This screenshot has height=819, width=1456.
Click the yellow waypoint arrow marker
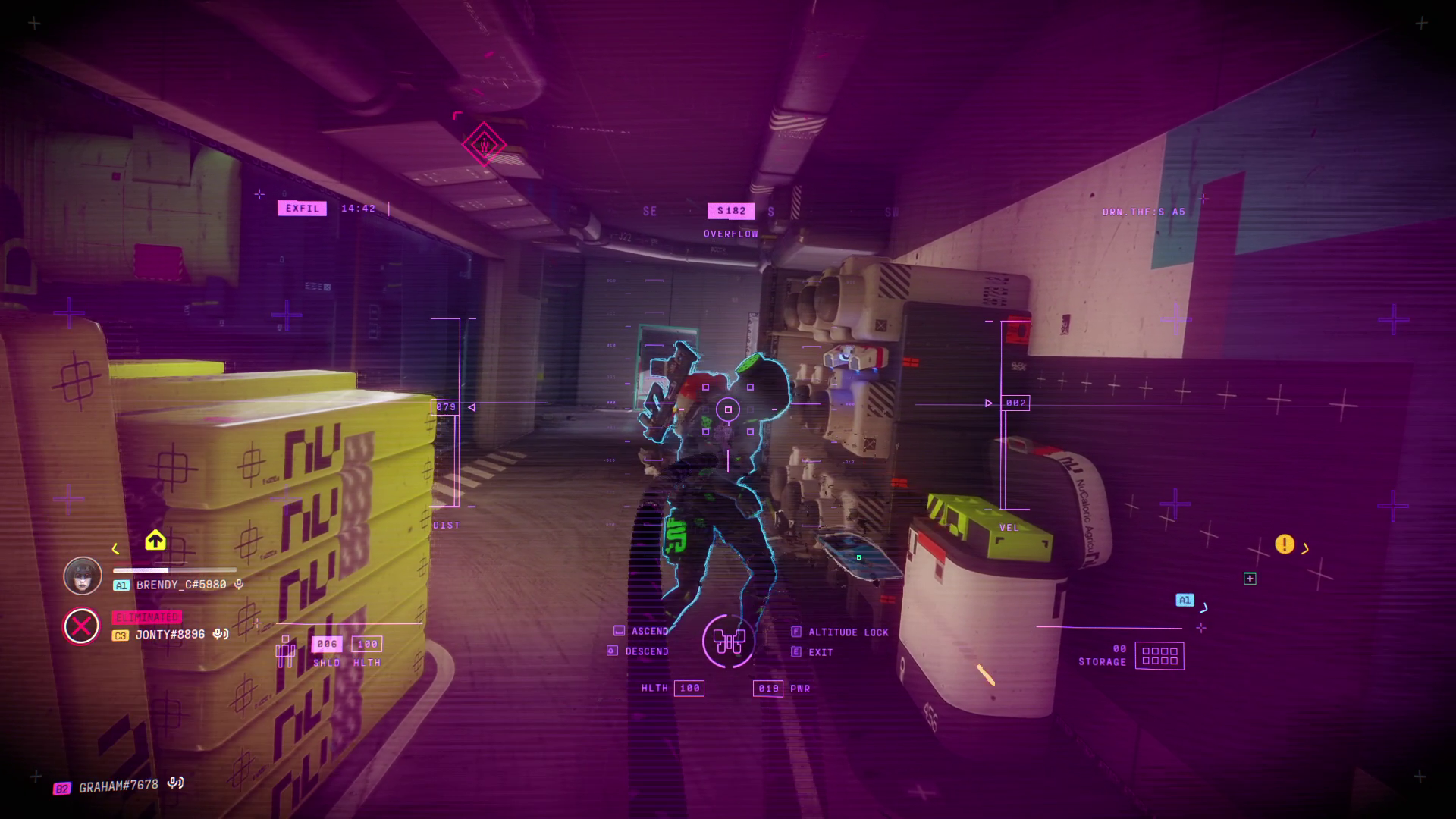click(x=155, y=541)
